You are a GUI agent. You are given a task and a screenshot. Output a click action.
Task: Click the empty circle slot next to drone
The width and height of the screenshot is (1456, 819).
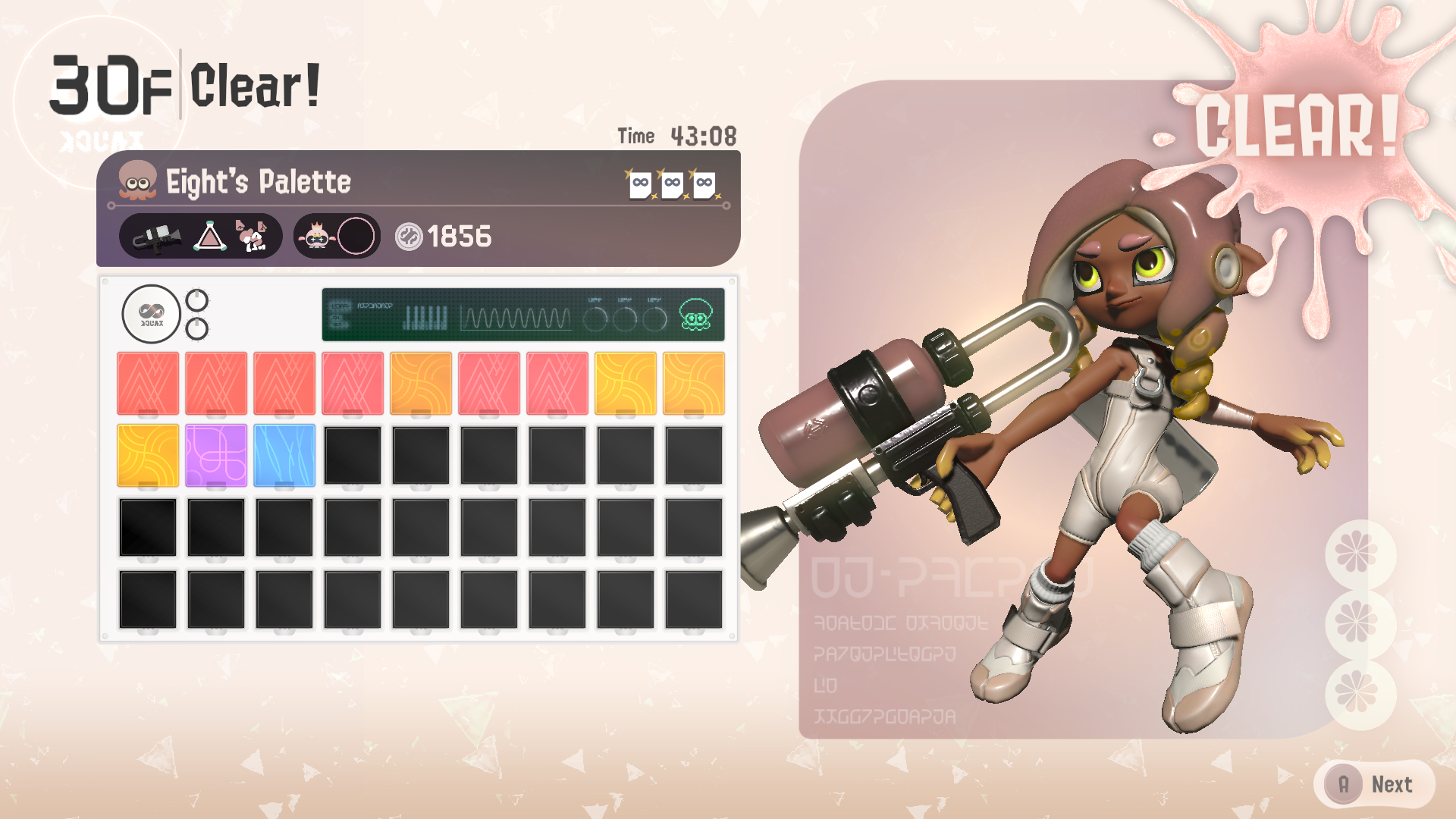356,237
